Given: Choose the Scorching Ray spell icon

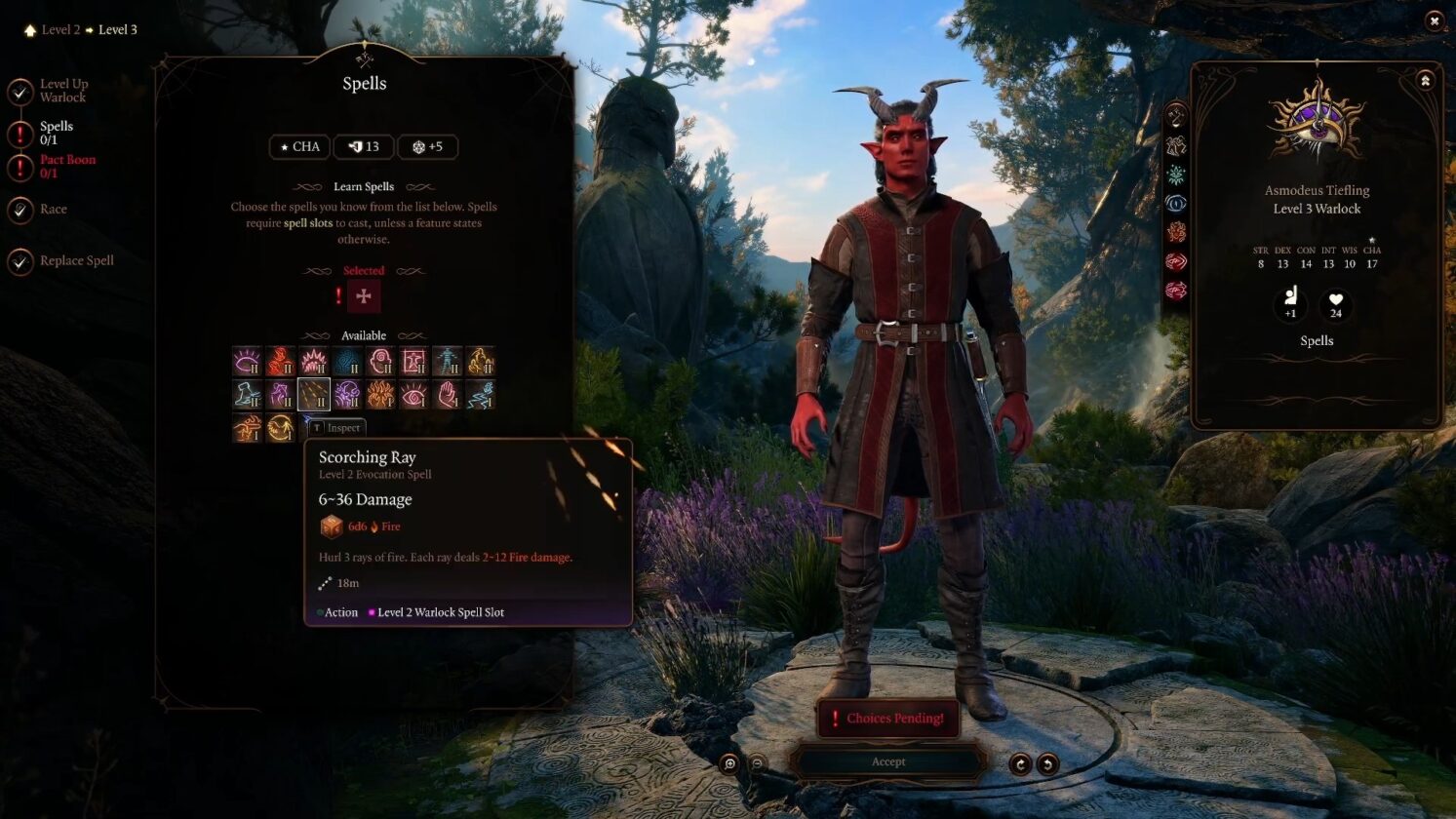Looking at the screenshot, I should point(313,395).
